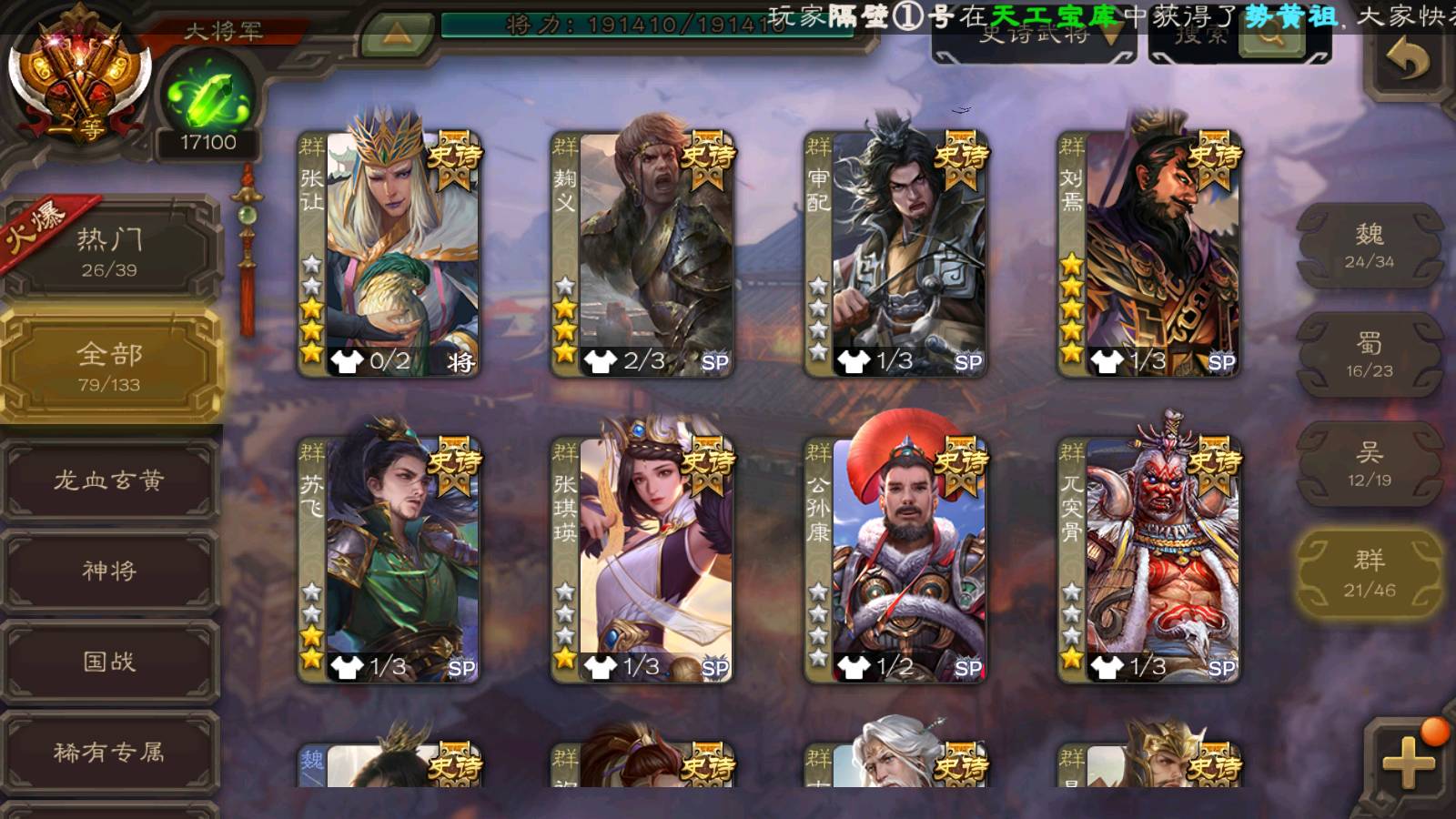Image resolution: width=1456 pixels, height=819 pixels.
Task: Open the 稀有专属 category
Action: click(109, 753)
